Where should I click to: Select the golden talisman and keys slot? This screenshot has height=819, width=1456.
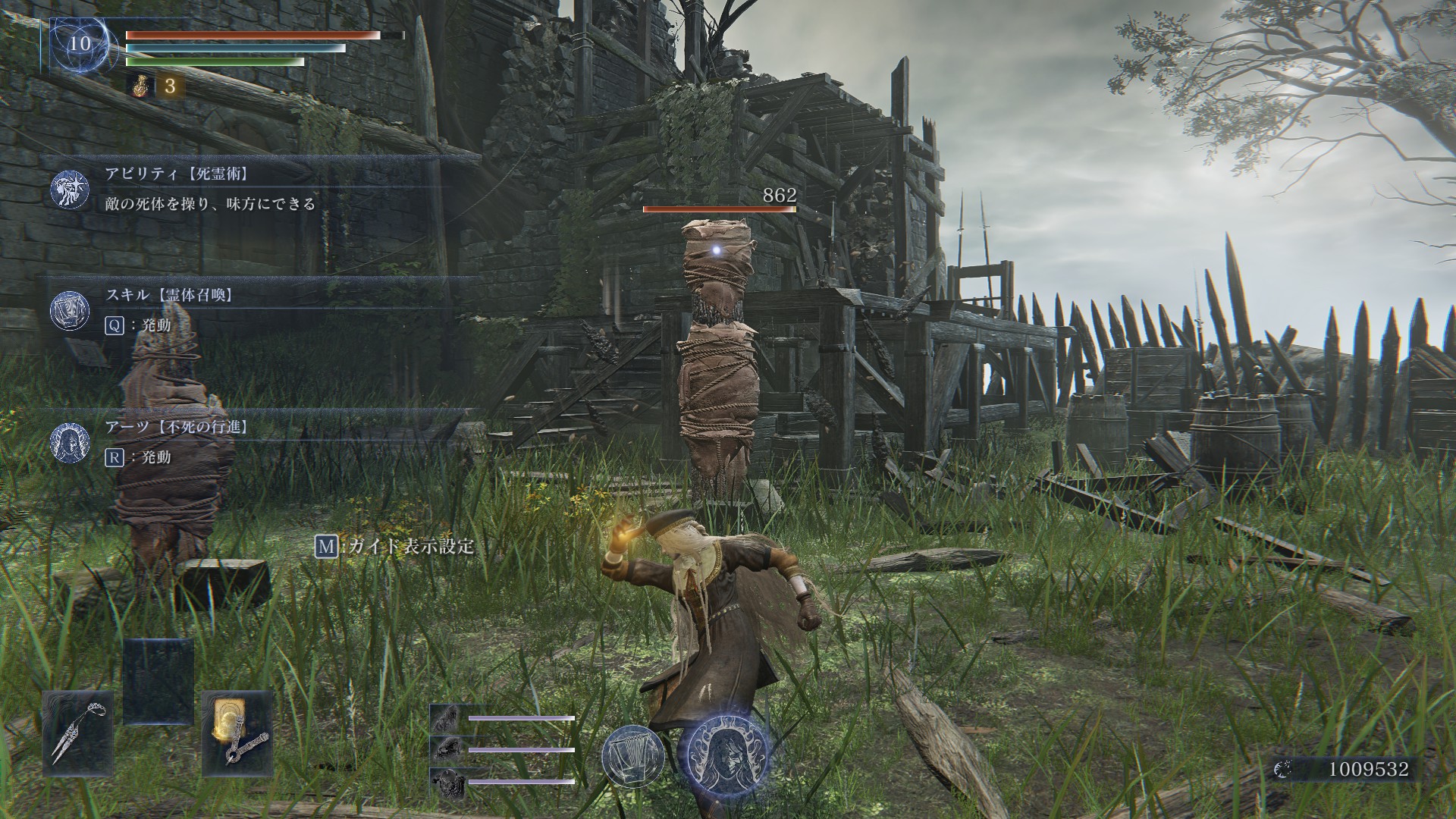coord(237,733)
